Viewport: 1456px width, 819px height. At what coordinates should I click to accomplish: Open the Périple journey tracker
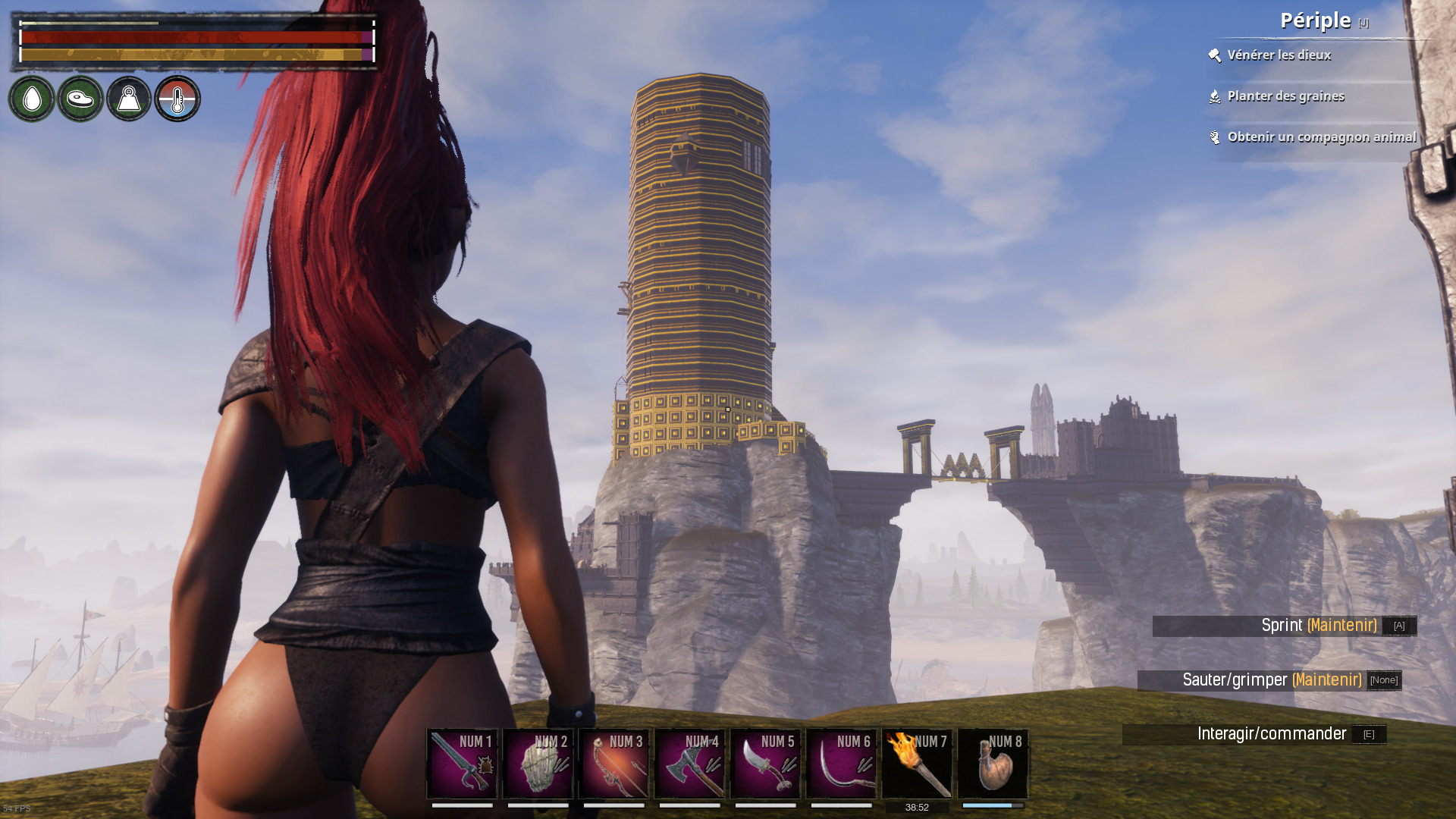[x=1316, y=20]
